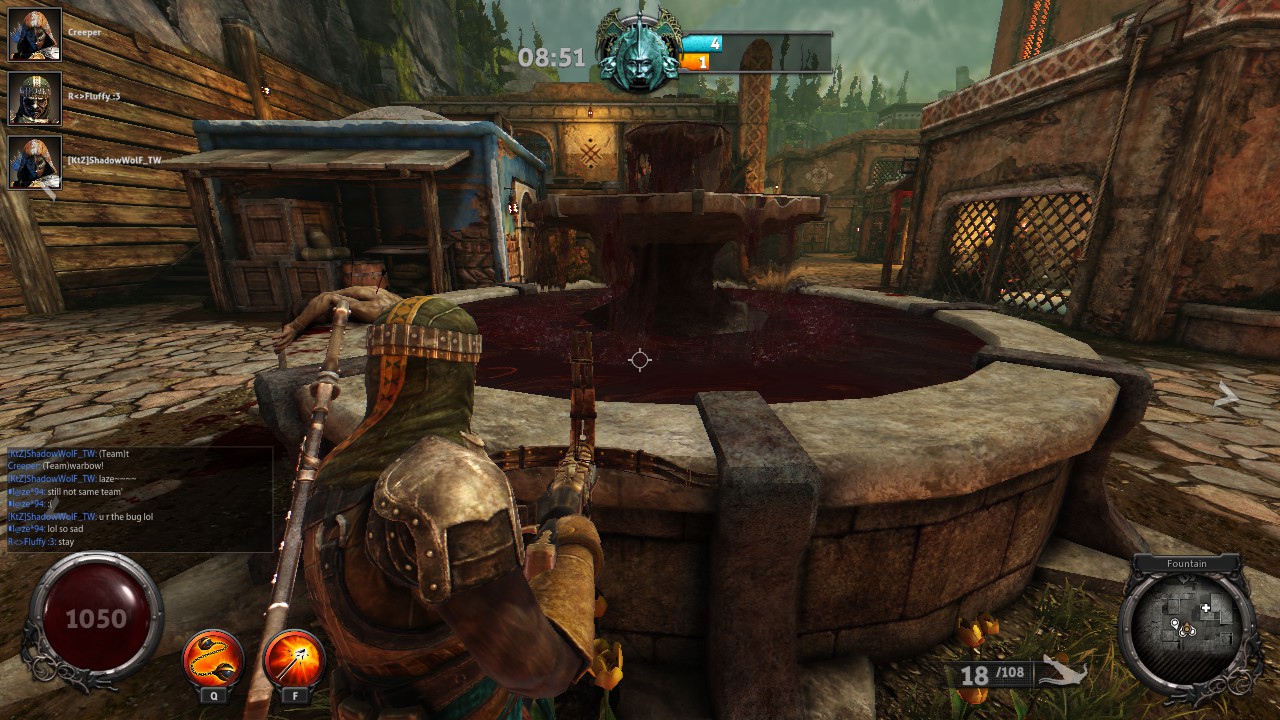The image size is (1280, 720).
Task: Click the team chat log box
Action: (139, 498)
